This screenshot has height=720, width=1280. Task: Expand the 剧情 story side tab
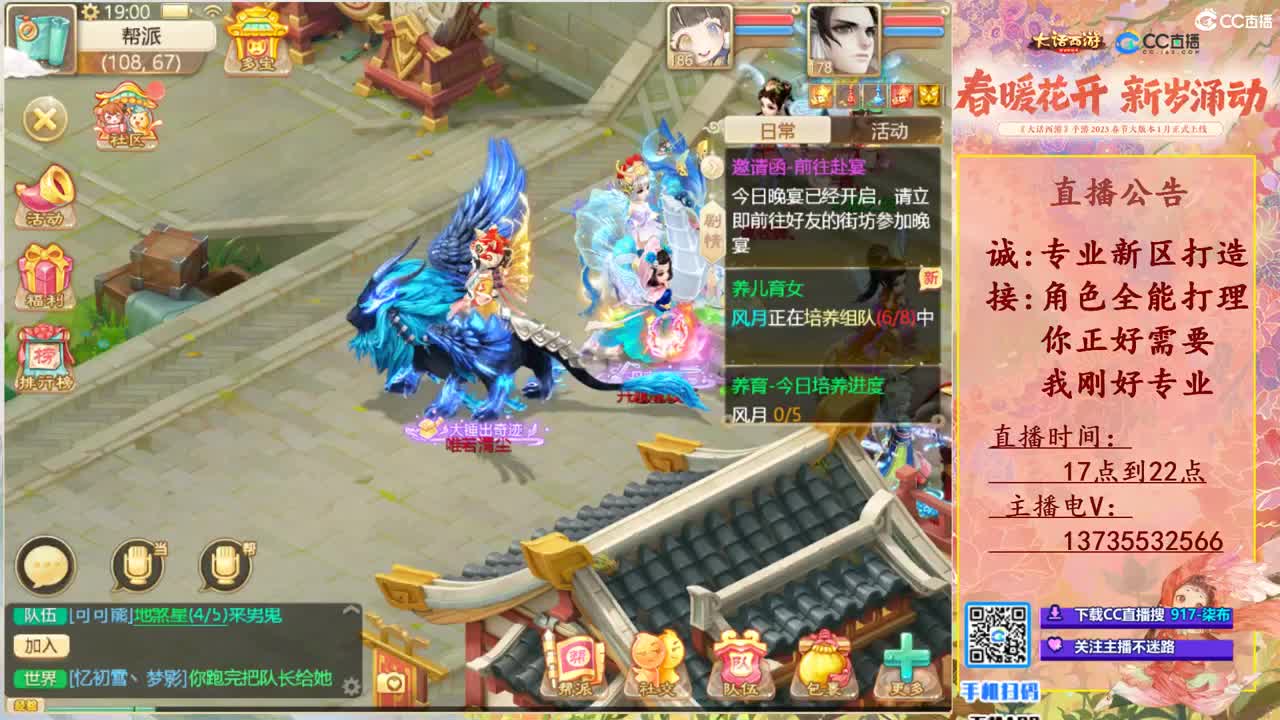[712, 228]
